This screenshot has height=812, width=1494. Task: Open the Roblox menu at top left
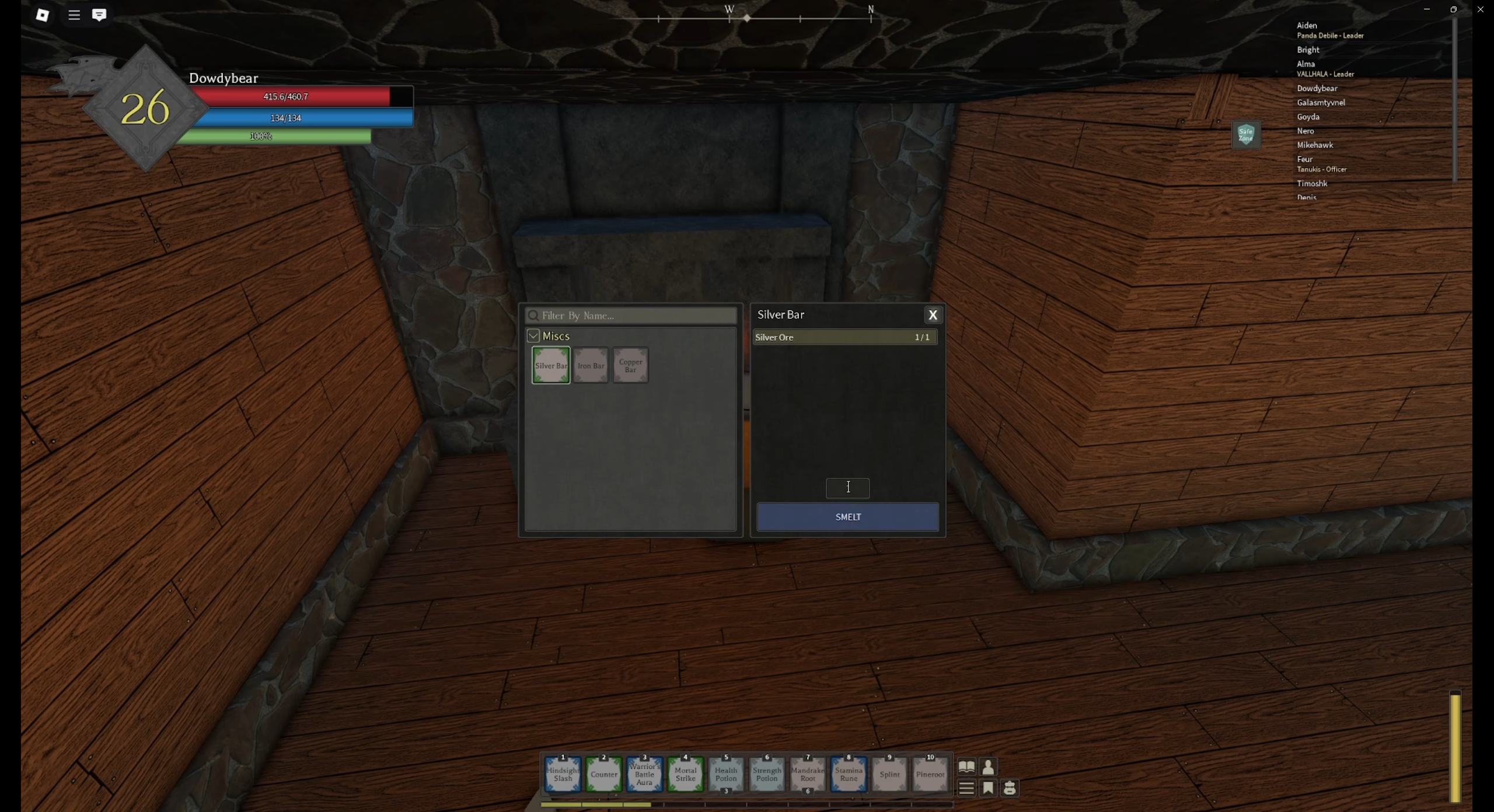(74, 15)
